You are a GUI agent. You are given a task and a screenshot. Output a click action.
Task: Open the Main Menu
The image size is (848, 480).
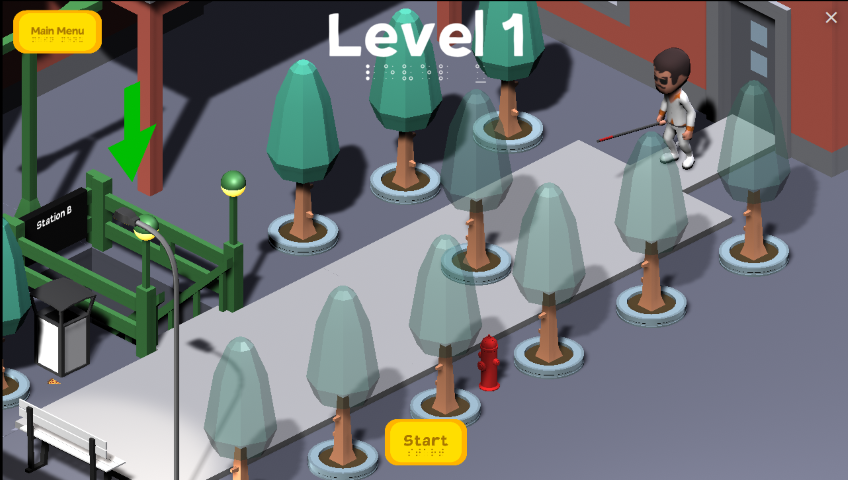coord(57,32)
